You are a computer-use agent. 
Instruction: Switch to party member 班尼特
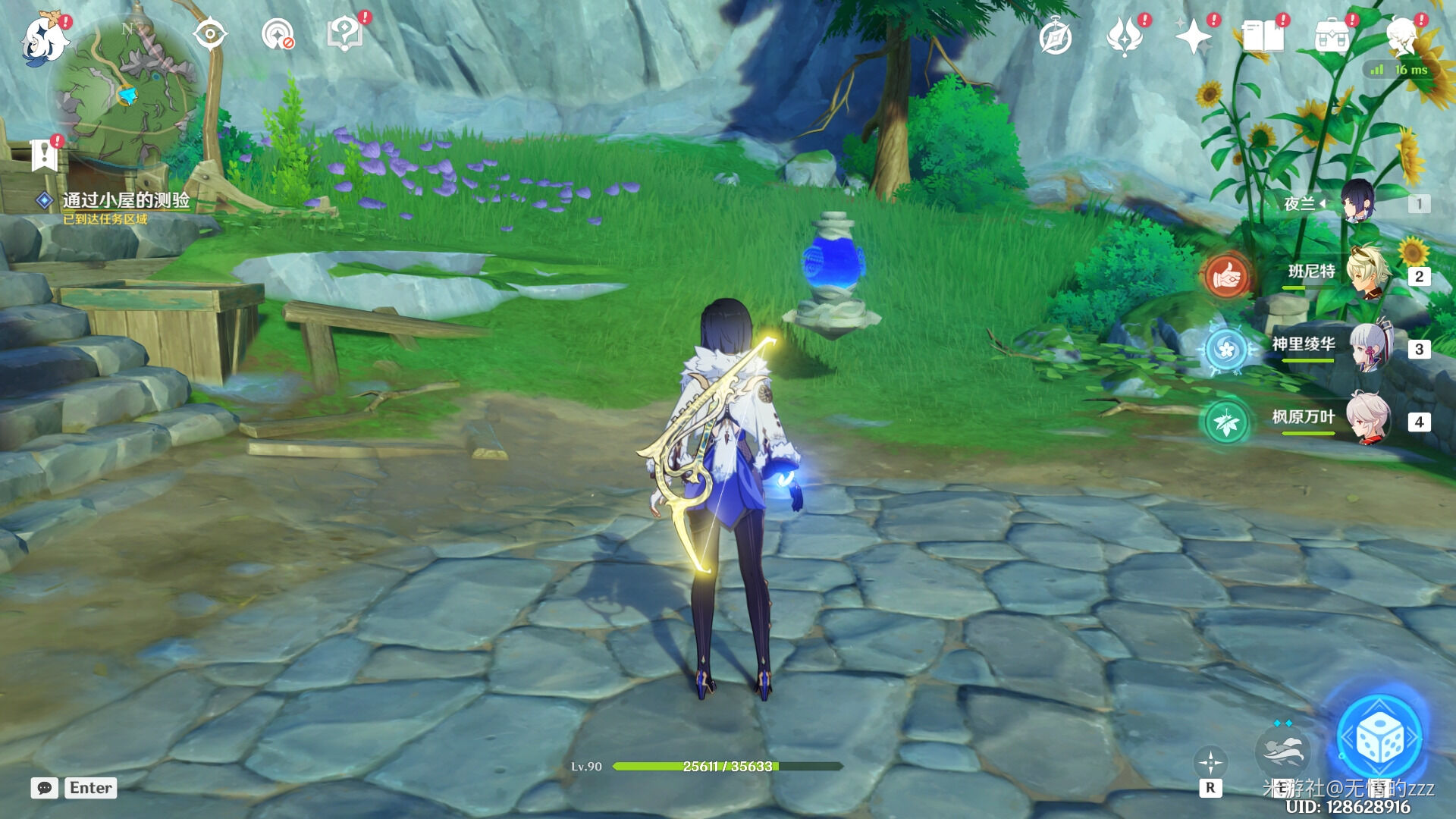1367,274
